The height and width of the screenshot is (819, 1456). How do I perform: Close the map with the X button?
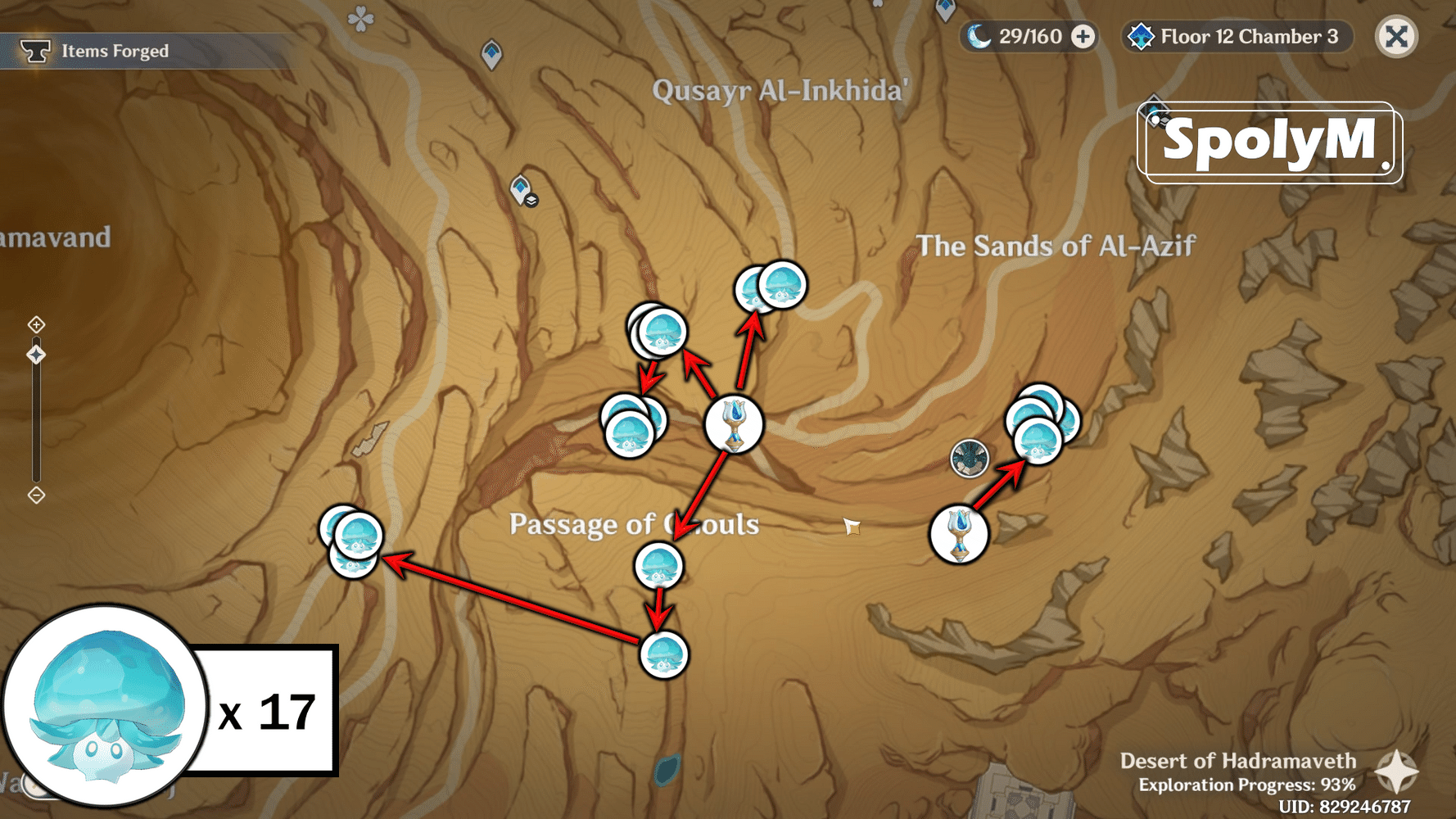pyautogui.click(x=1396, y=36)
